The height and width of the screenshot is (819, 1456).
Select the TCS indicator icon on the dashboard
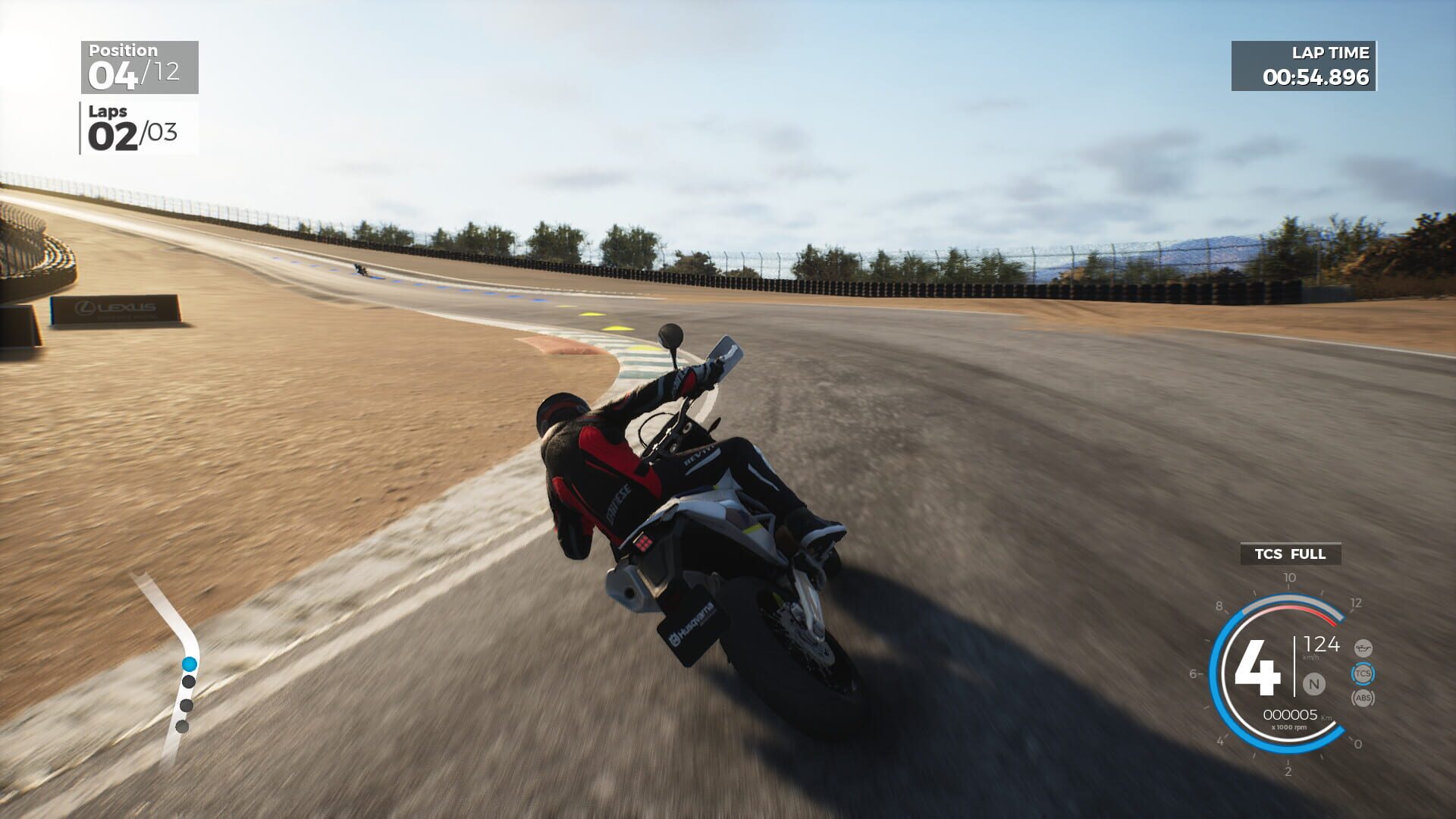[1363, 674]
